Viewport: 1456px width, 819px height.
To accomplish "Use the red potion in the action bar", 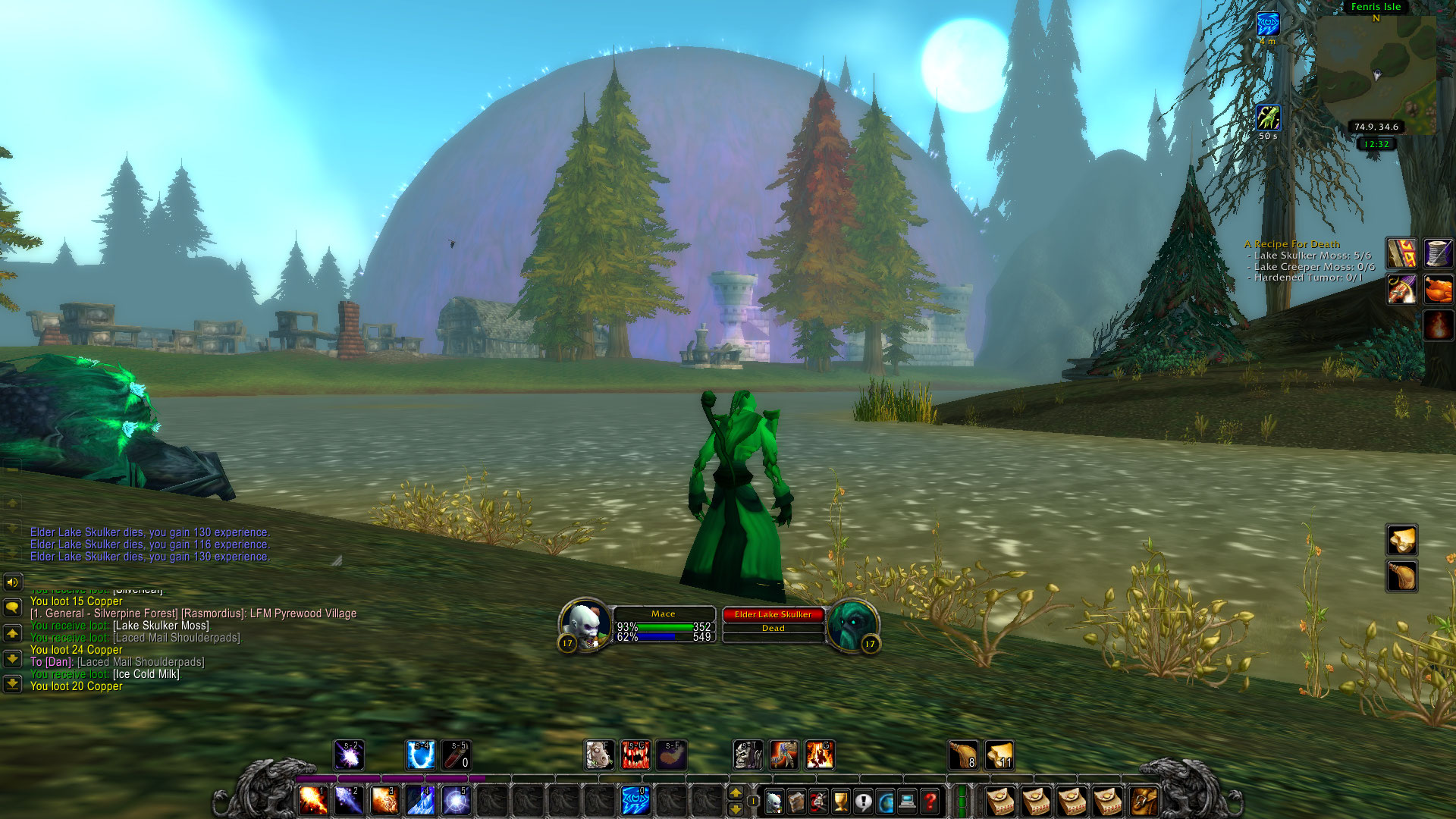I will pyautogui.click(x=456, y=755).
